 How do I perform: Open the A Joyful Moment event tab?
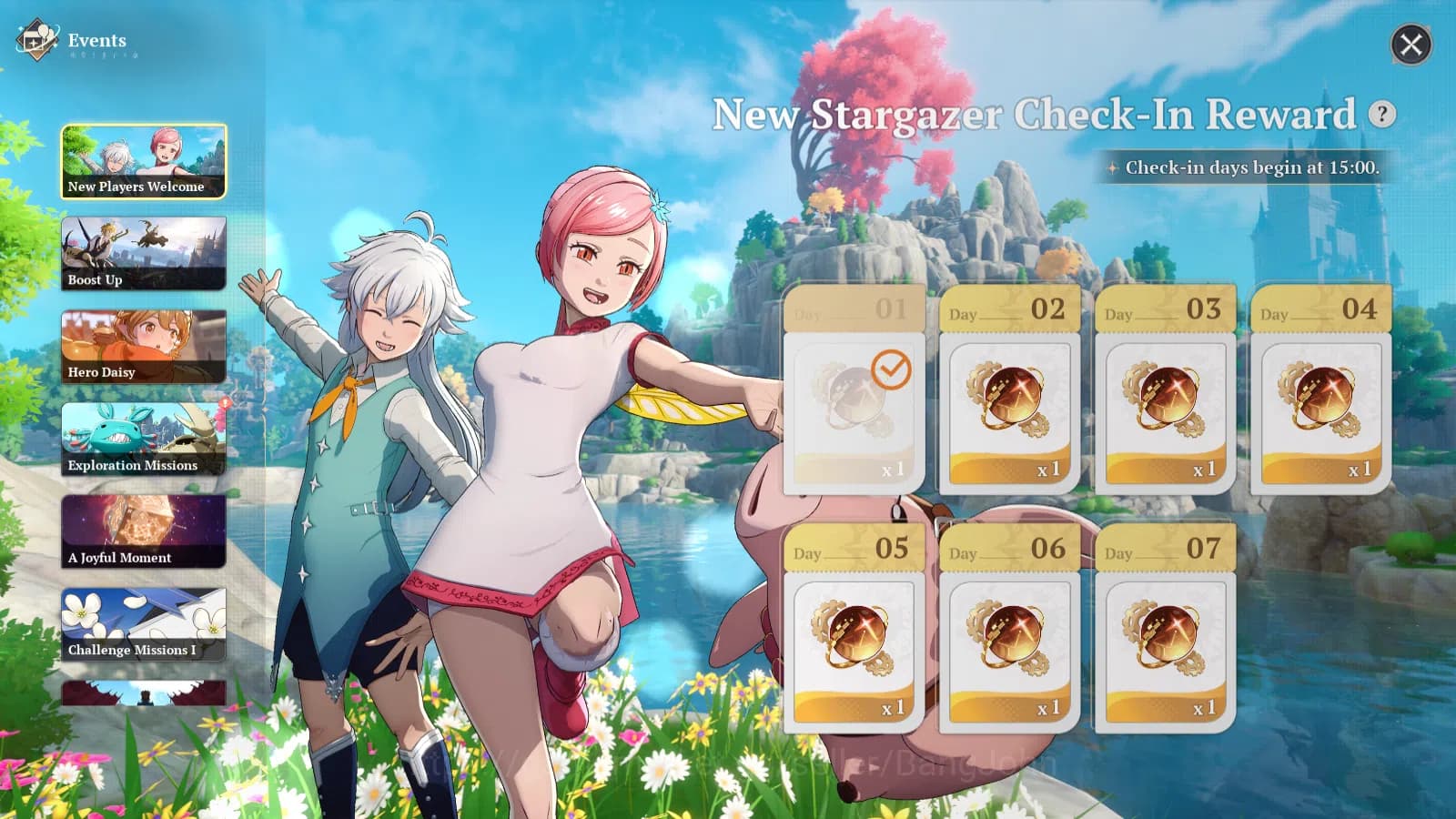[x=146, y=530]
